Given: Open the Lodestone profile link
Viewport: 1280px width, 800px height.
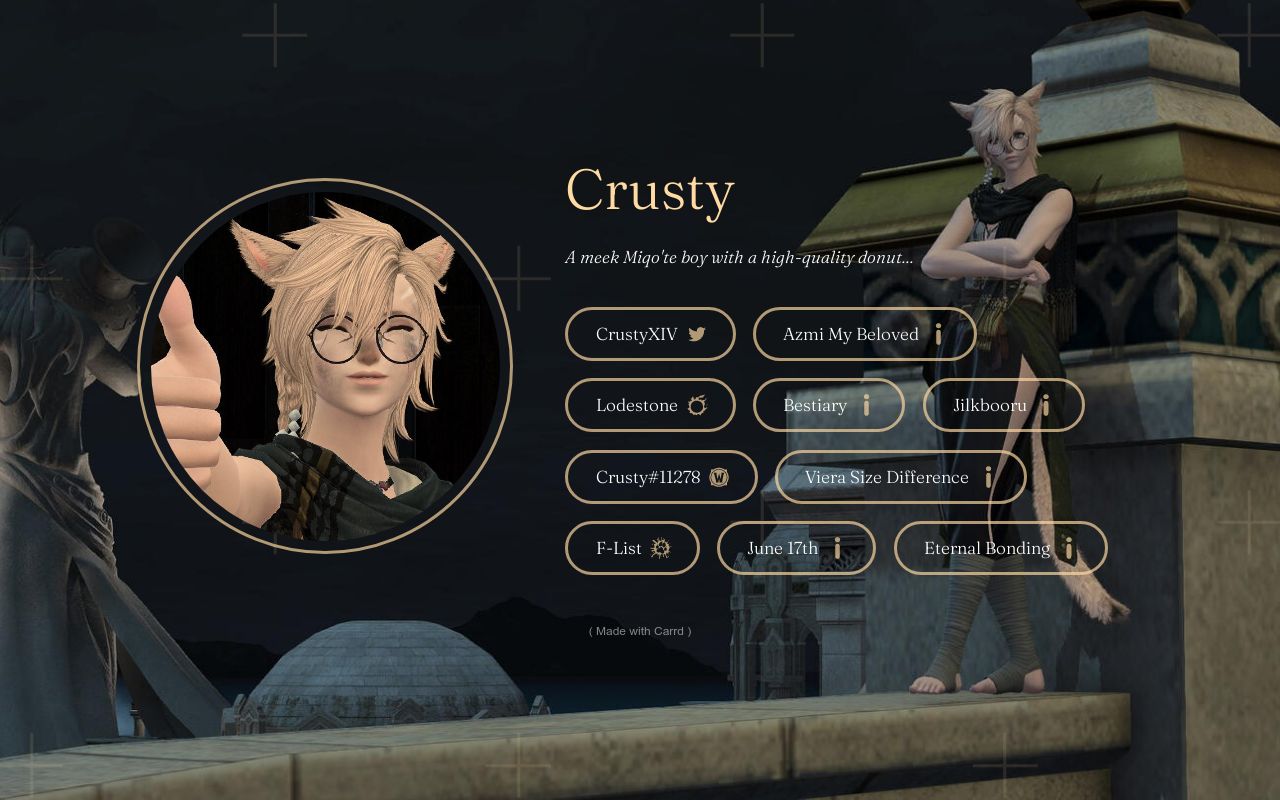Looking at the screenshot, I should [x=650, y=405].
